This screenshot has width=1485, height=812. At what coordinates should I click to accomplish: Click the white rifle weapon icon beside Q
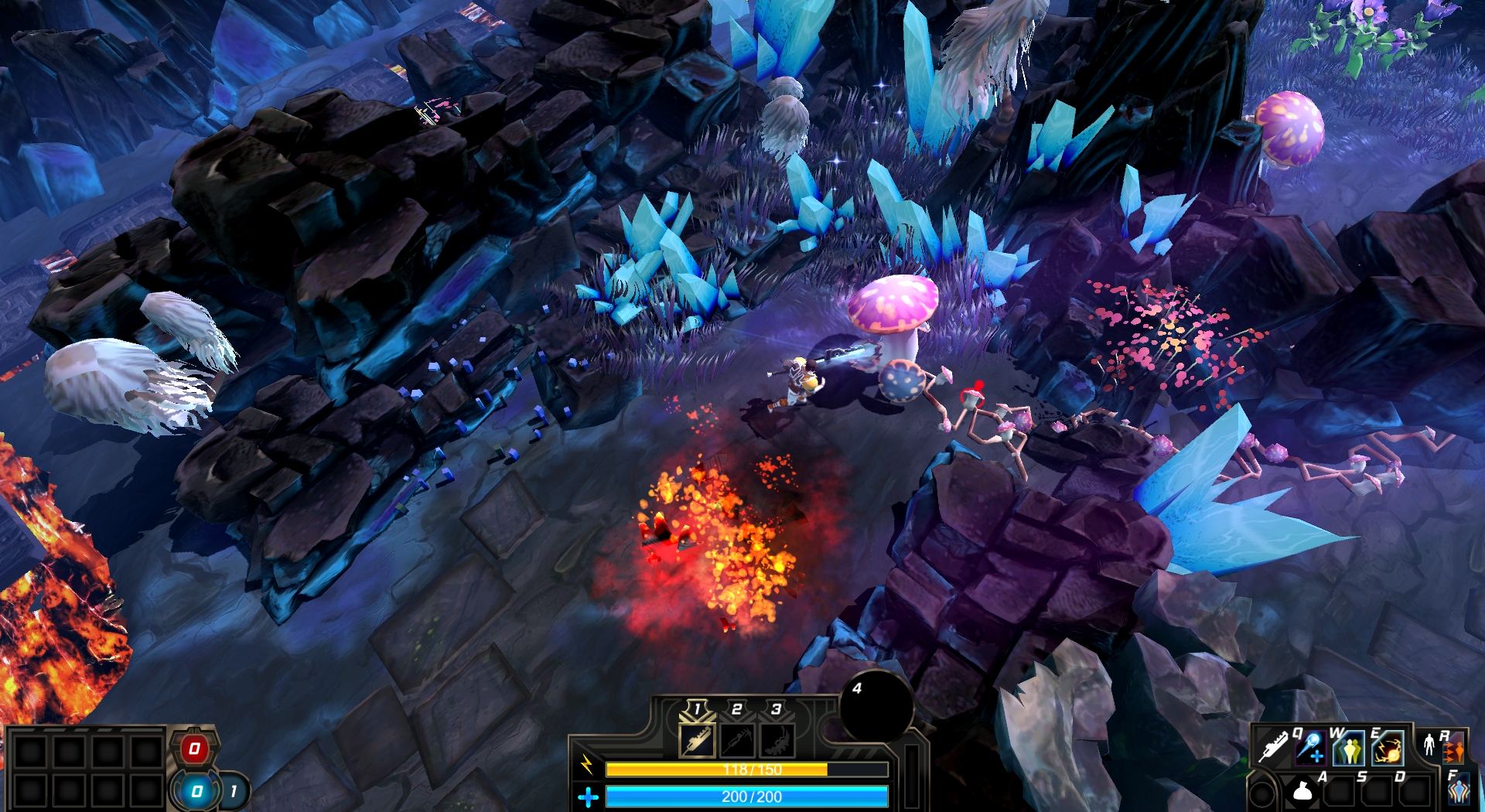pos(1272,747)
